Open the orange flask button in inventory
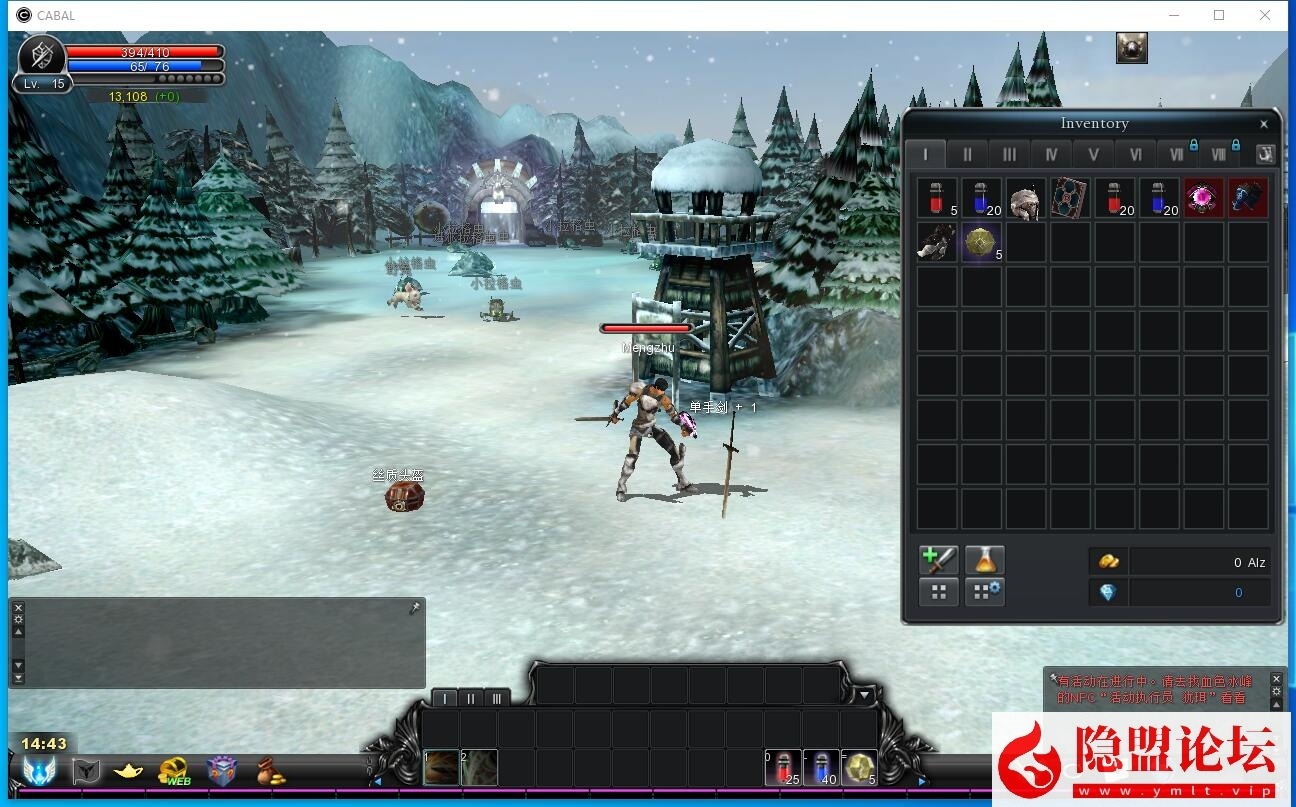Viewport: 1296px width, 807px height. point(984,560)
